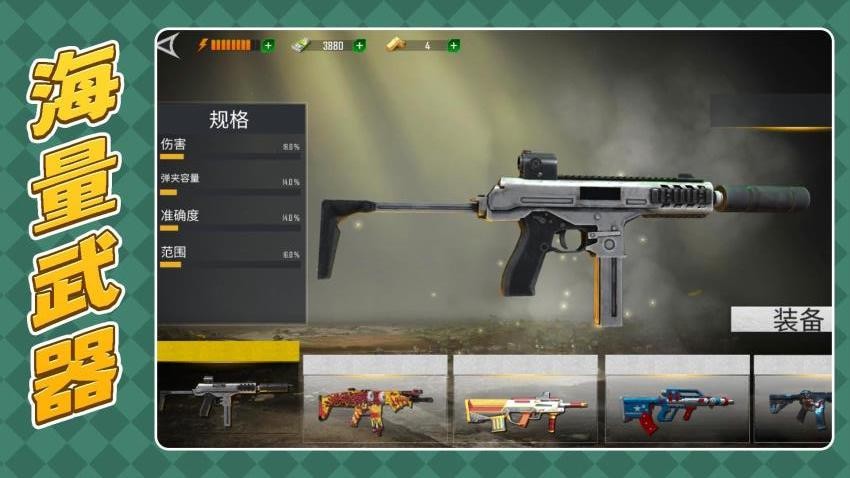Select the silver submachine gun thumbnail
This screenshot has width=850, height=478.
[x=227, y=396]
